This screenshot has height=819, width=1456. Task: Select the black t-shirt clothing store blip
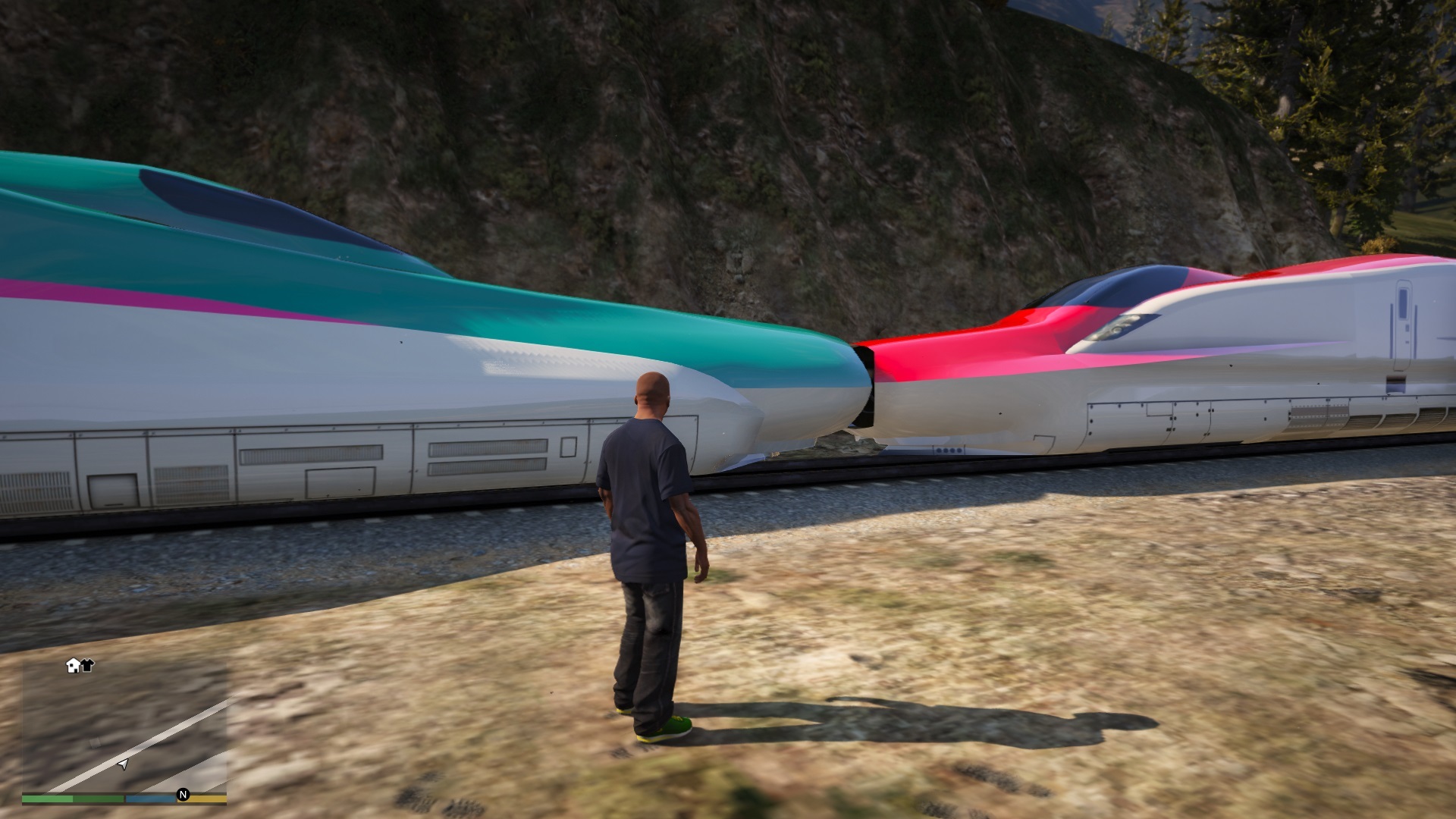[87, 666]
